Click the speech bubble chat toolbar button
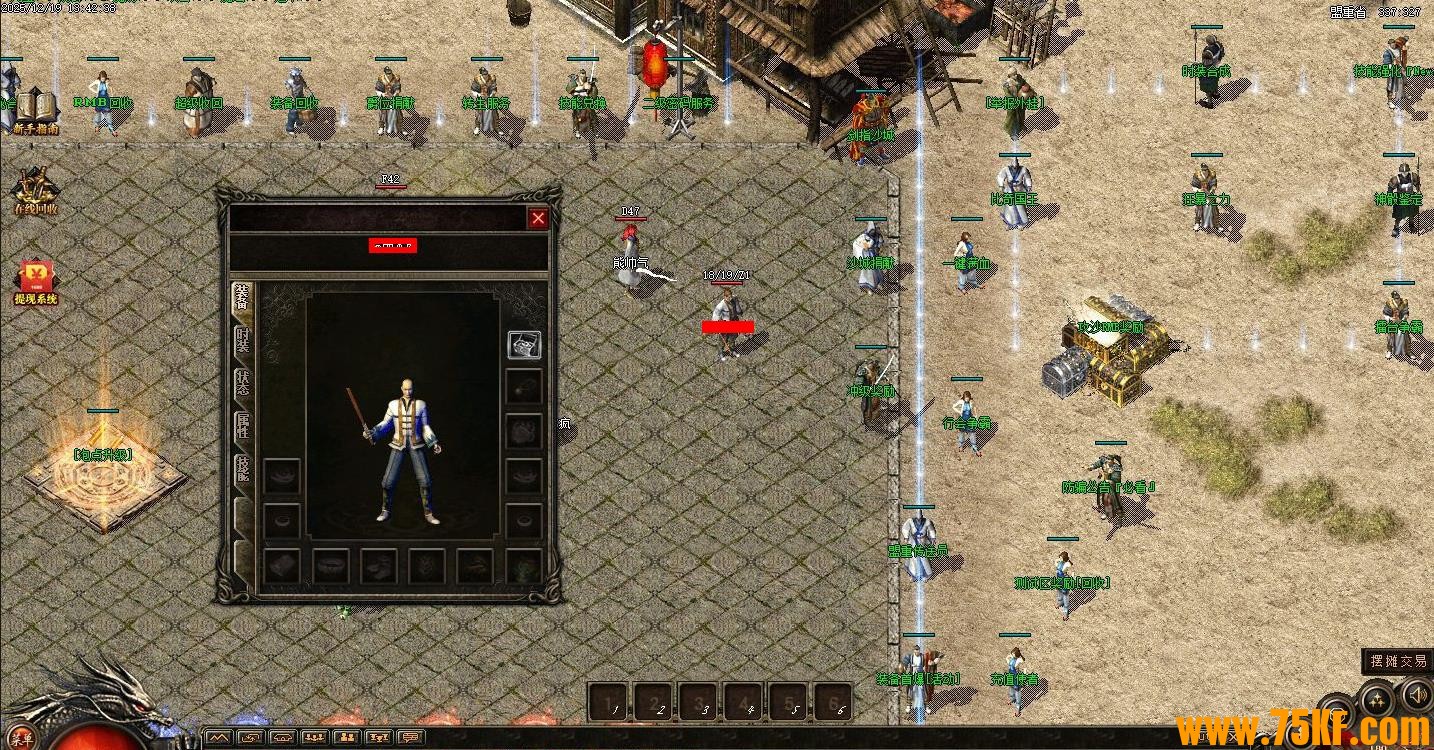 [x=411, y=739]
